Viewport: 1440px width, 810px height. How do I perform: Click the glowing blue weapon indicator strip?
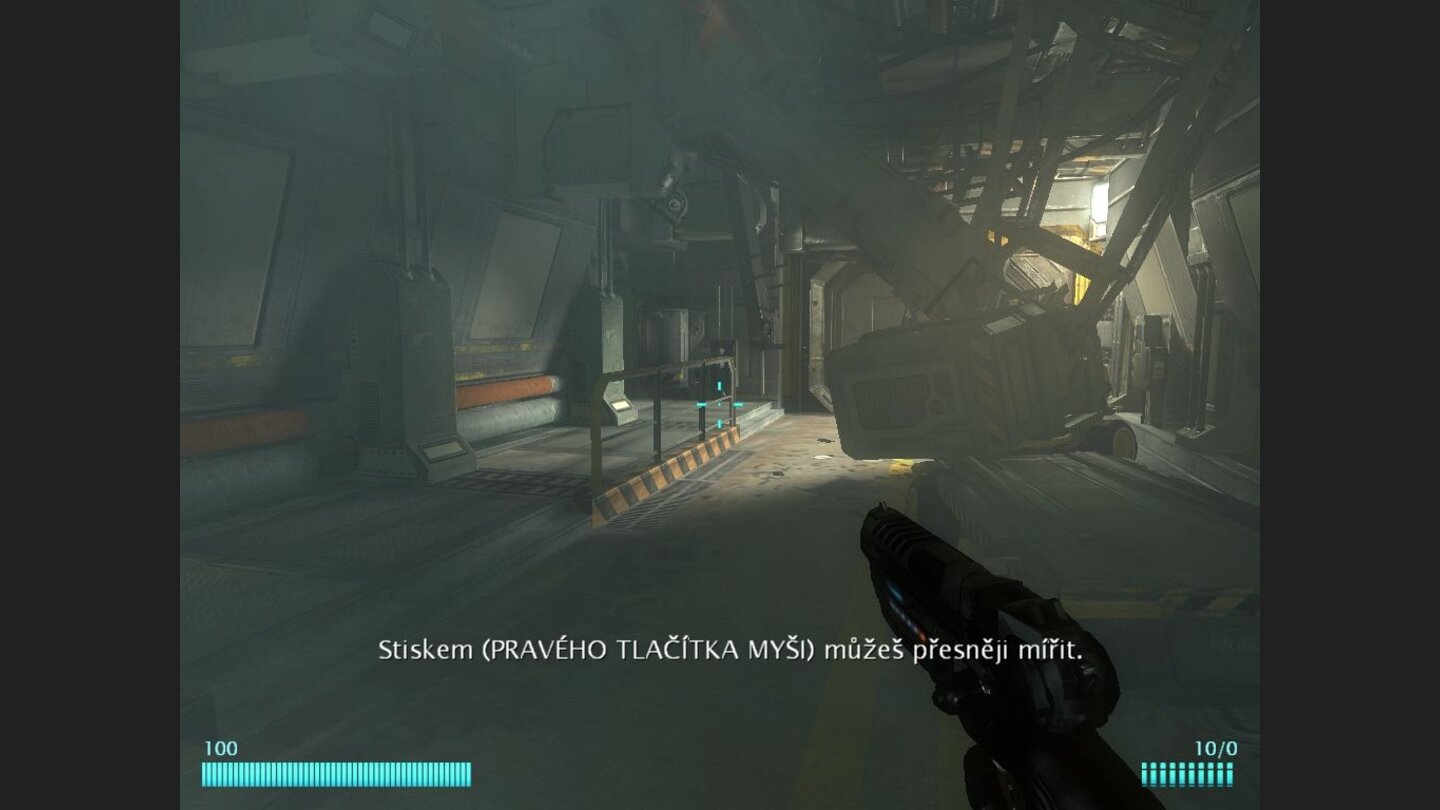tap(897, 594)
